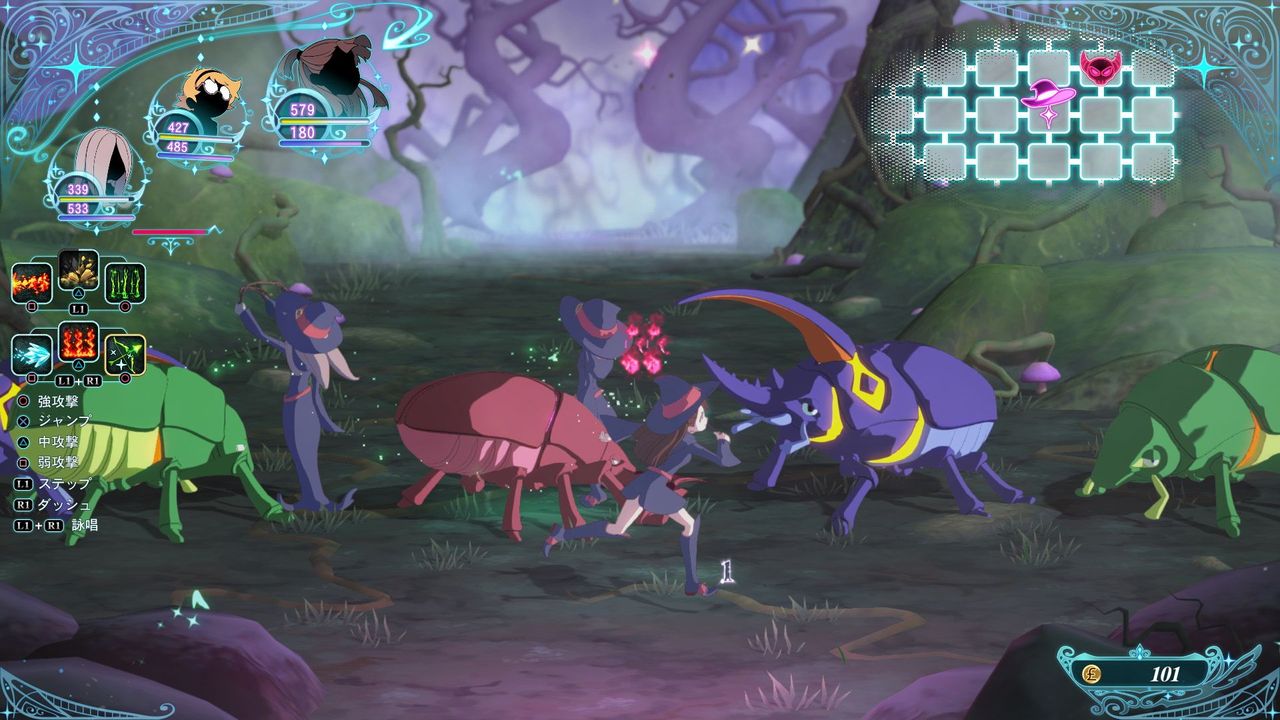The height and width of the screenshot is (720, 1280).
Task: Click the room square left of the witch hat
Action: tap(995, 114)
